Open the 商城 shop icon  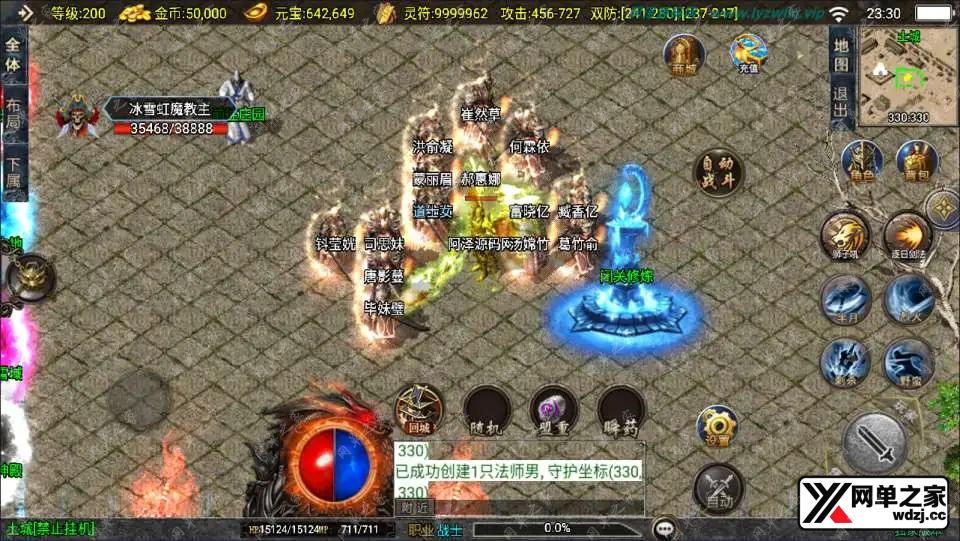coord(685,54)
